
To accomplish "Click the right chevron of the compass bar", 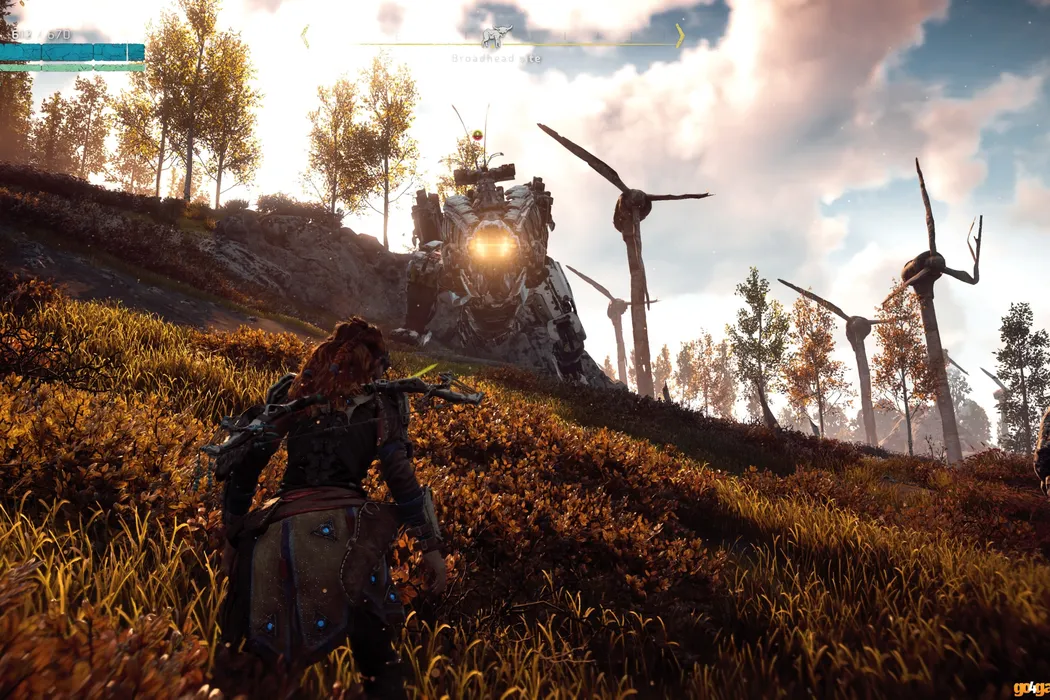I will tap(680, 36).
